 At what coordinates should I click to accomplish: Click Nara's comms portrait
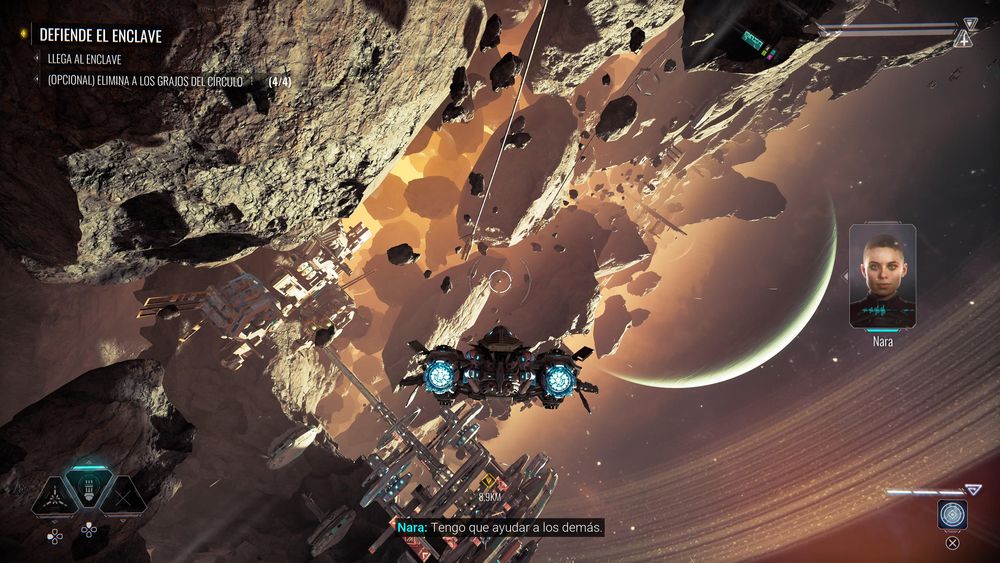882,276
